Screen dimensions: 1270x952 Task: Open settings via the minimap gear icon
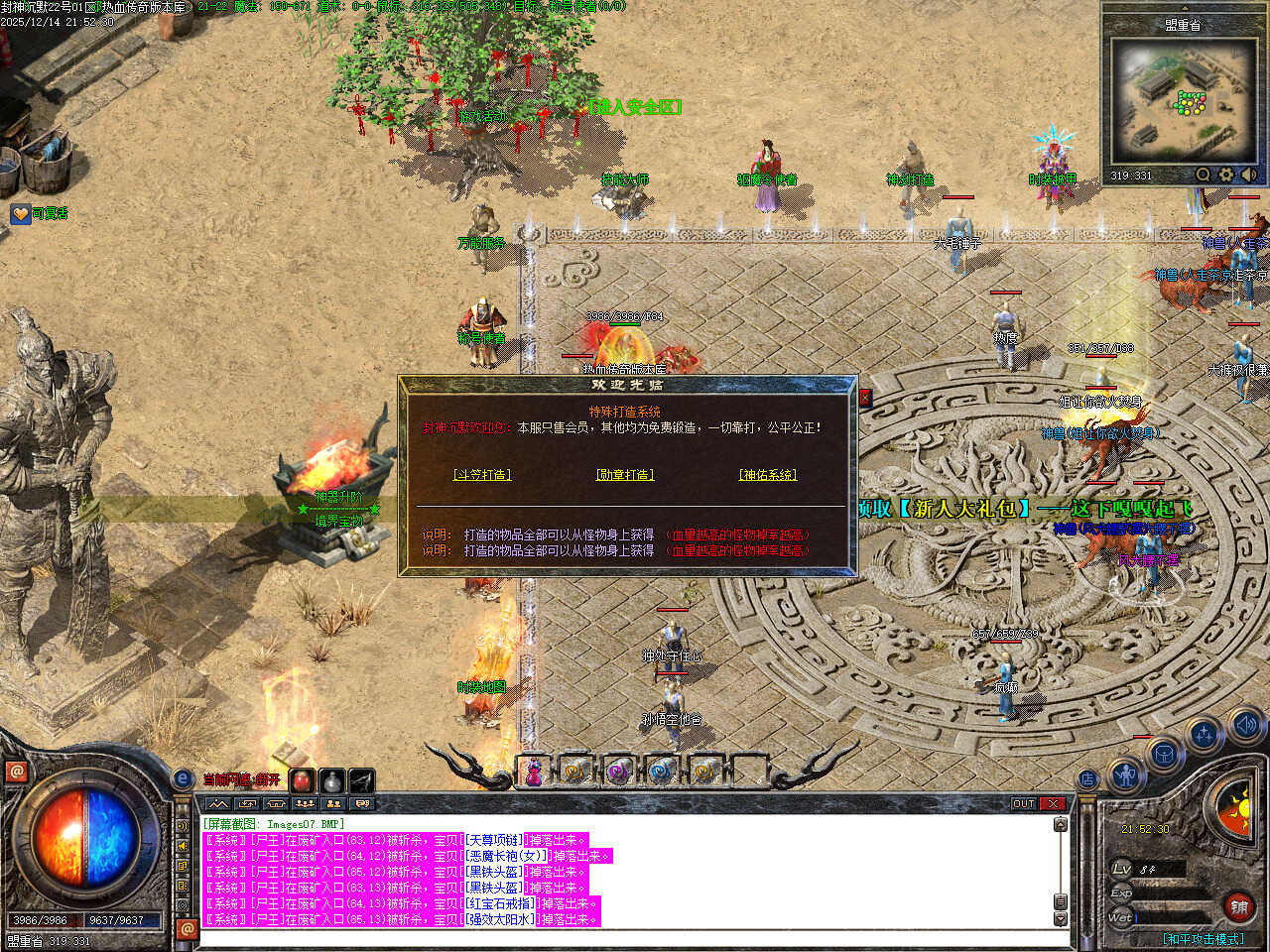click(x=1226, y=175)
